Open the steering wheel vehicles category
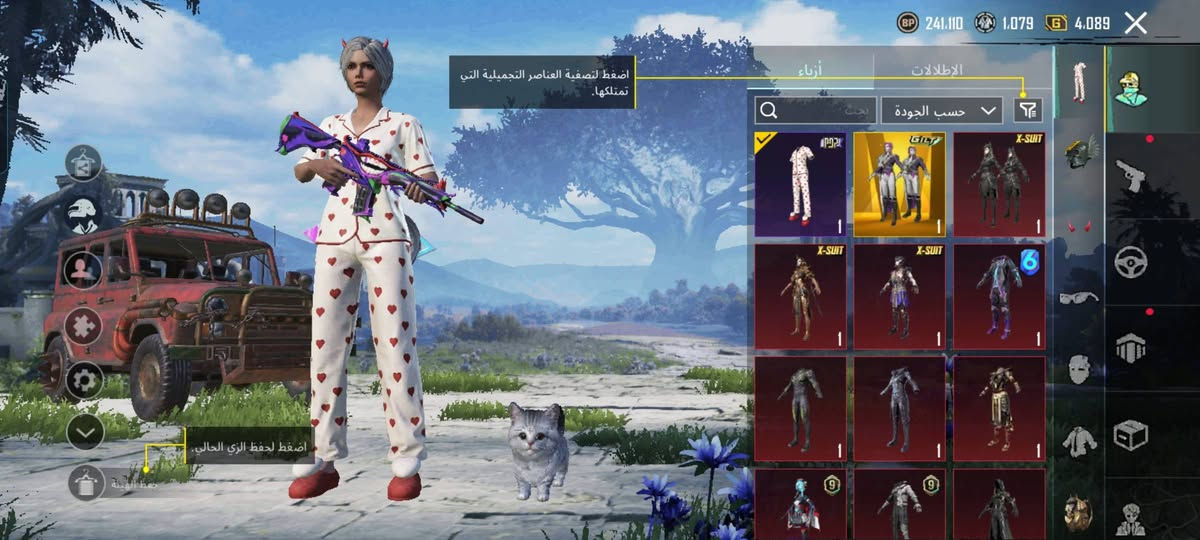The width and height of the screenshot is (1200, 540). [x=1131, y=261]
